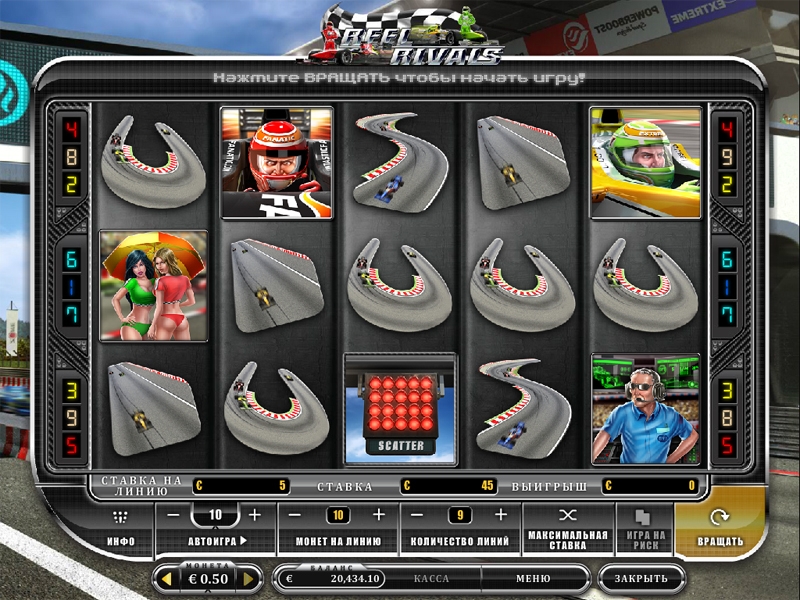Lower the number of paylines
800x600 pixels.
click(x=420, y=515)
